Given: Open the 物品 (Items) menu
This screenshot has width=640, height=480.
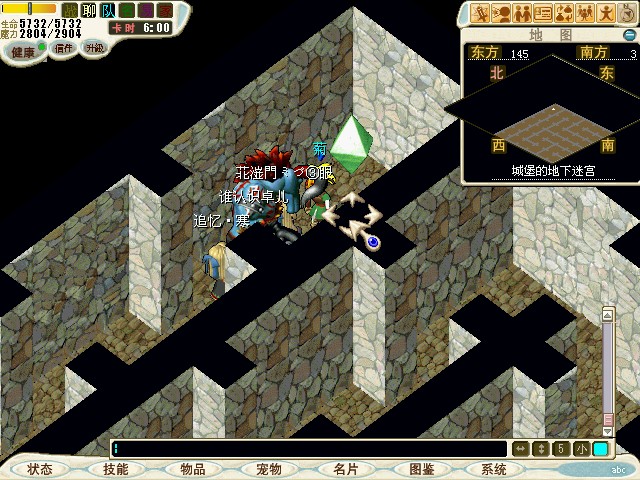Looking at the screenshot, I should click(193, 468).
